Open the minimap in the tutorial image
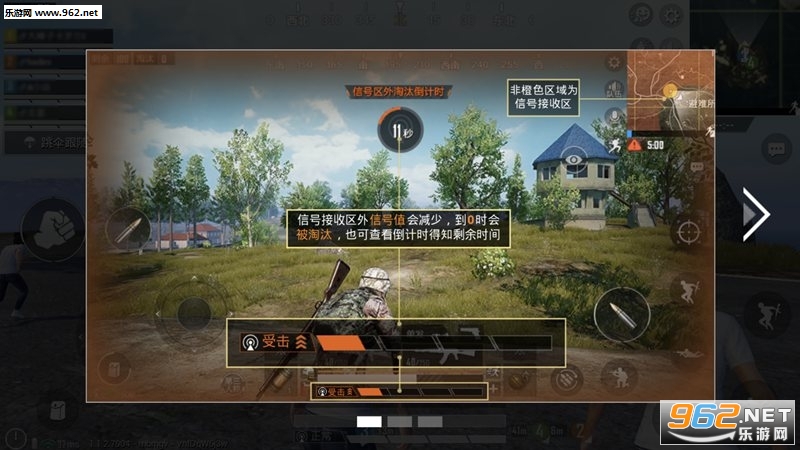800x450 pixels. [670, 95]
